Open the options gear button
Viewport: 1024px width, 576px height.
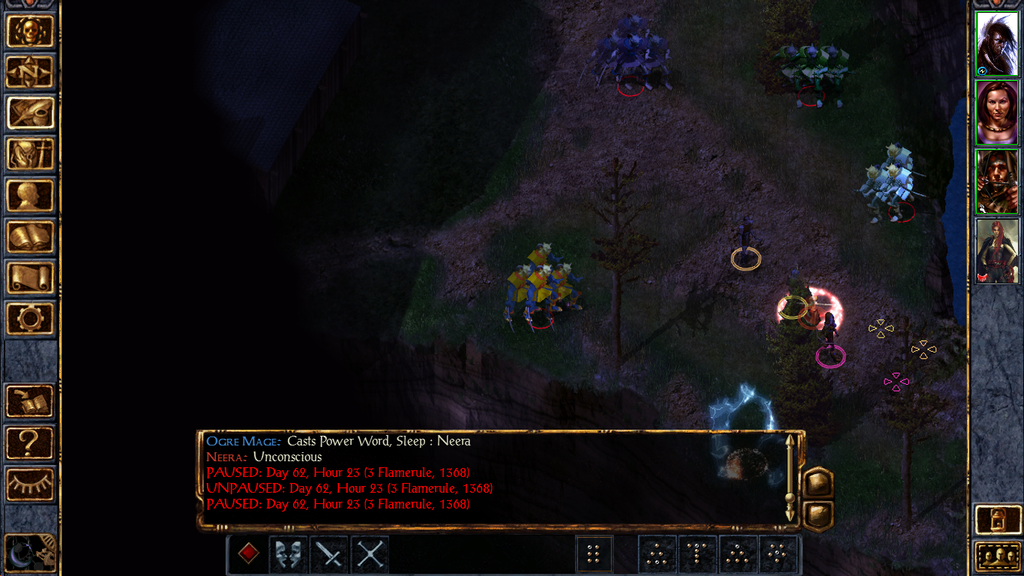pos(30,319)
